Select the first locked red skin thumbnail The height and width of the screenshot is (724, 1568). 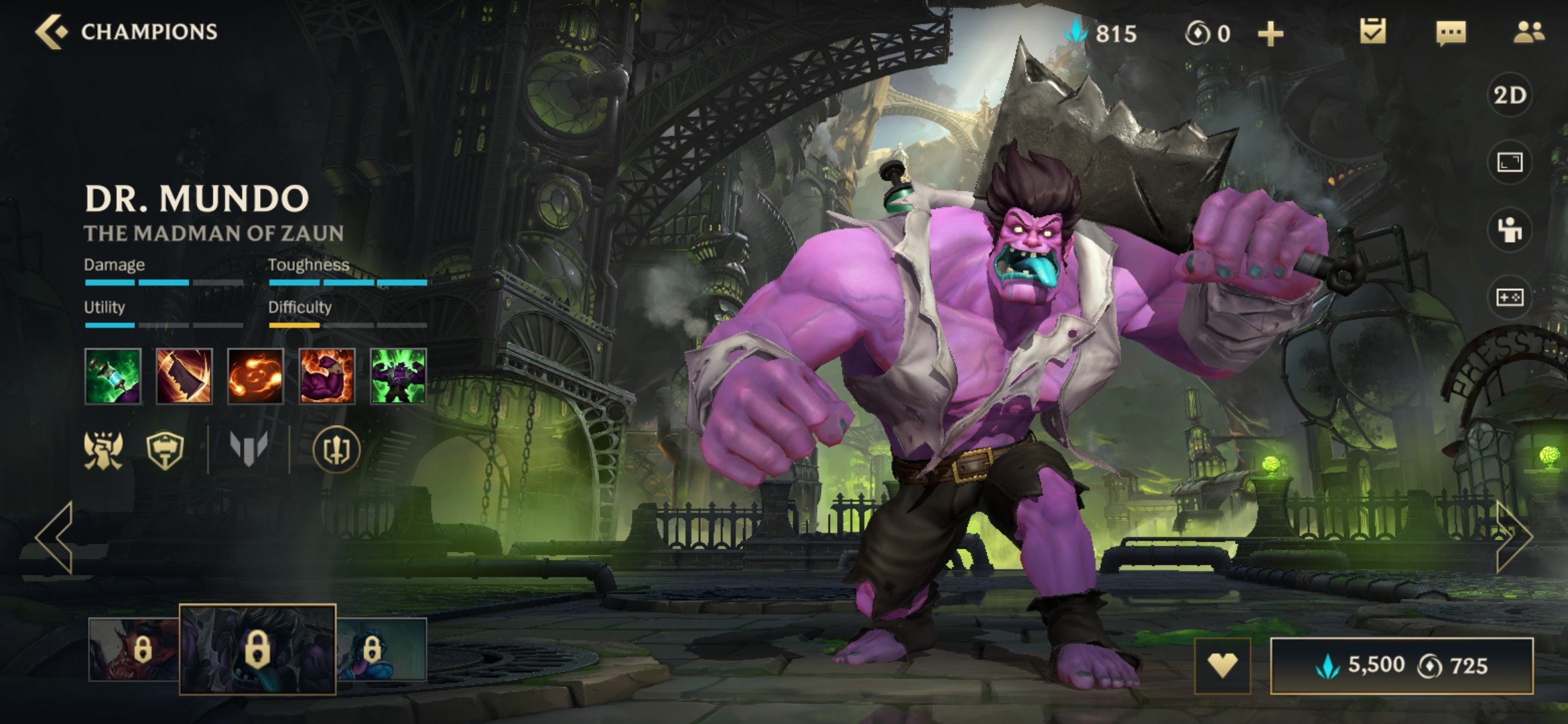click(133, 649)
